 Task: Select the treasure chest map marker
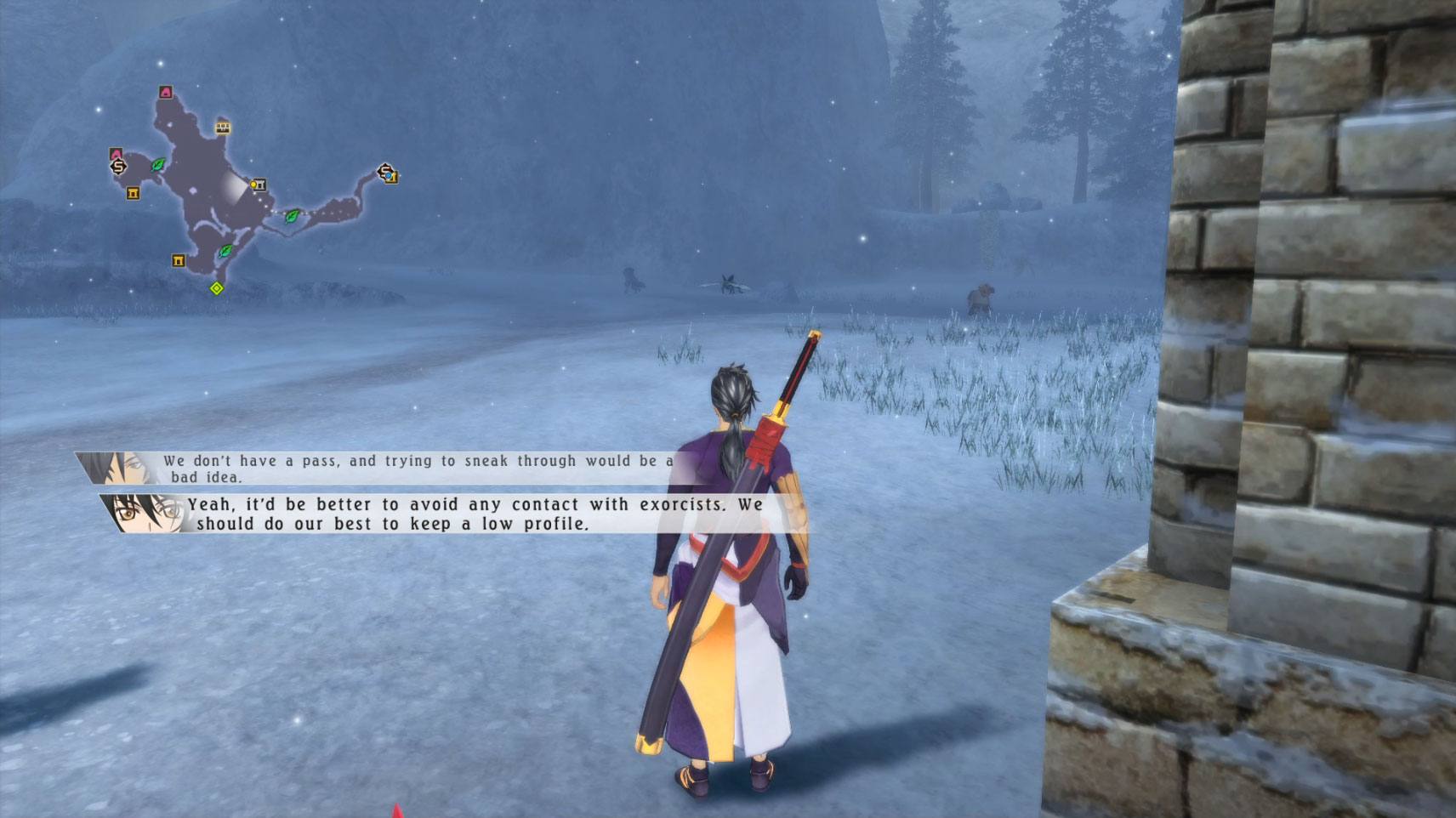pos(223,128)
